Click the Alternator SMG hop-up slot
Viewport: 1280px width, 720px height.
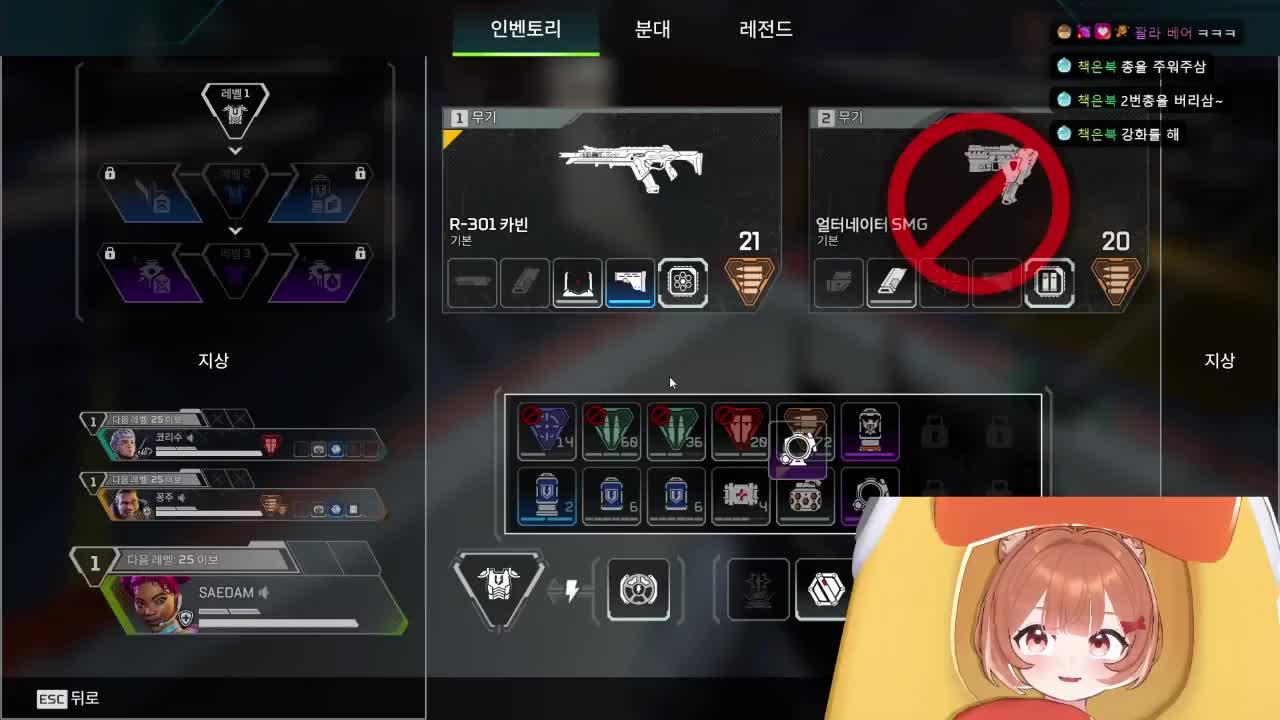coord(1050,283)
